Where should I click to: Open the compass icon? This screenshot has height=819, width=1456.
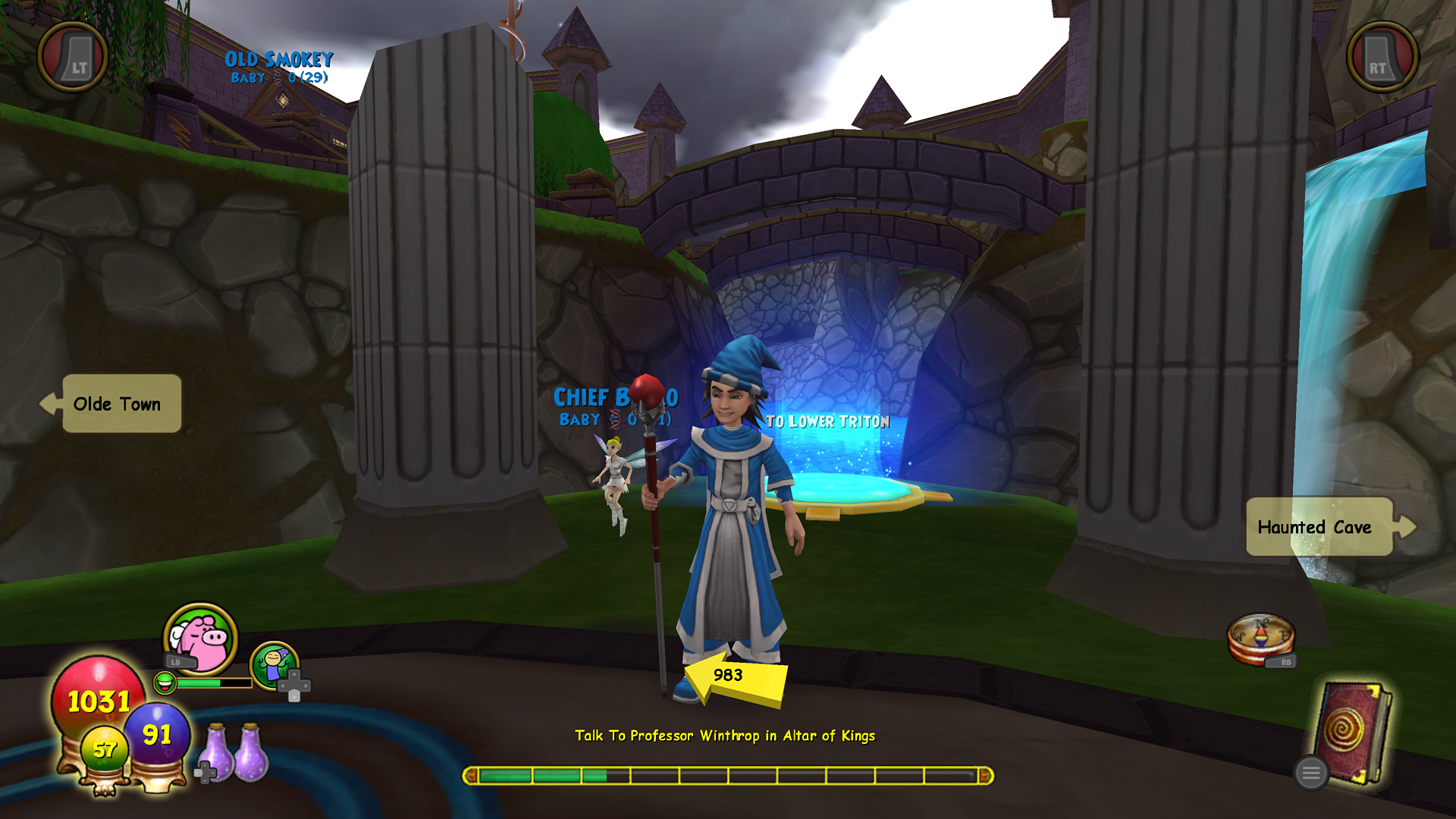[1260, 637]
